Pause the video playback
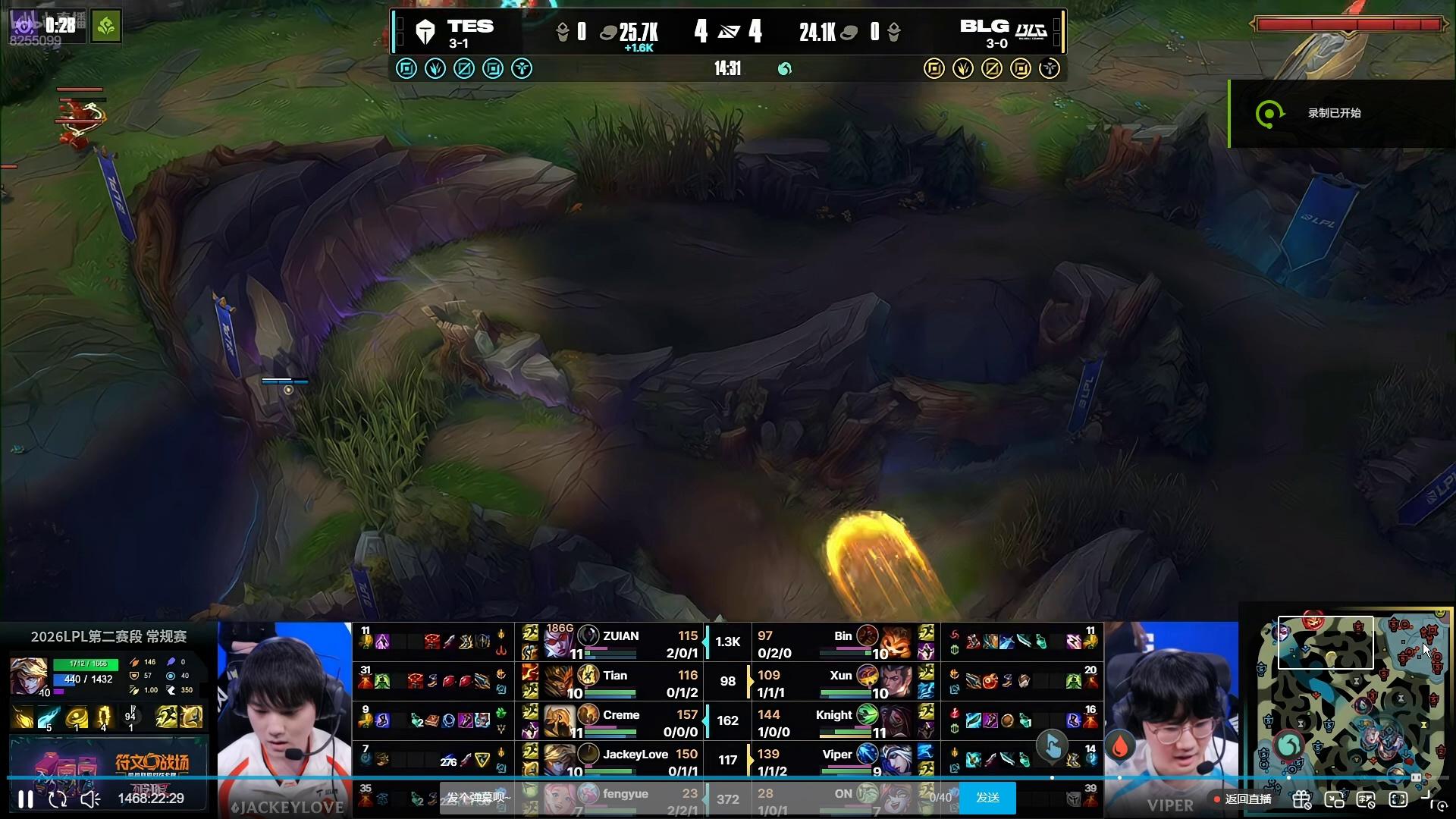 coord(26,799)
